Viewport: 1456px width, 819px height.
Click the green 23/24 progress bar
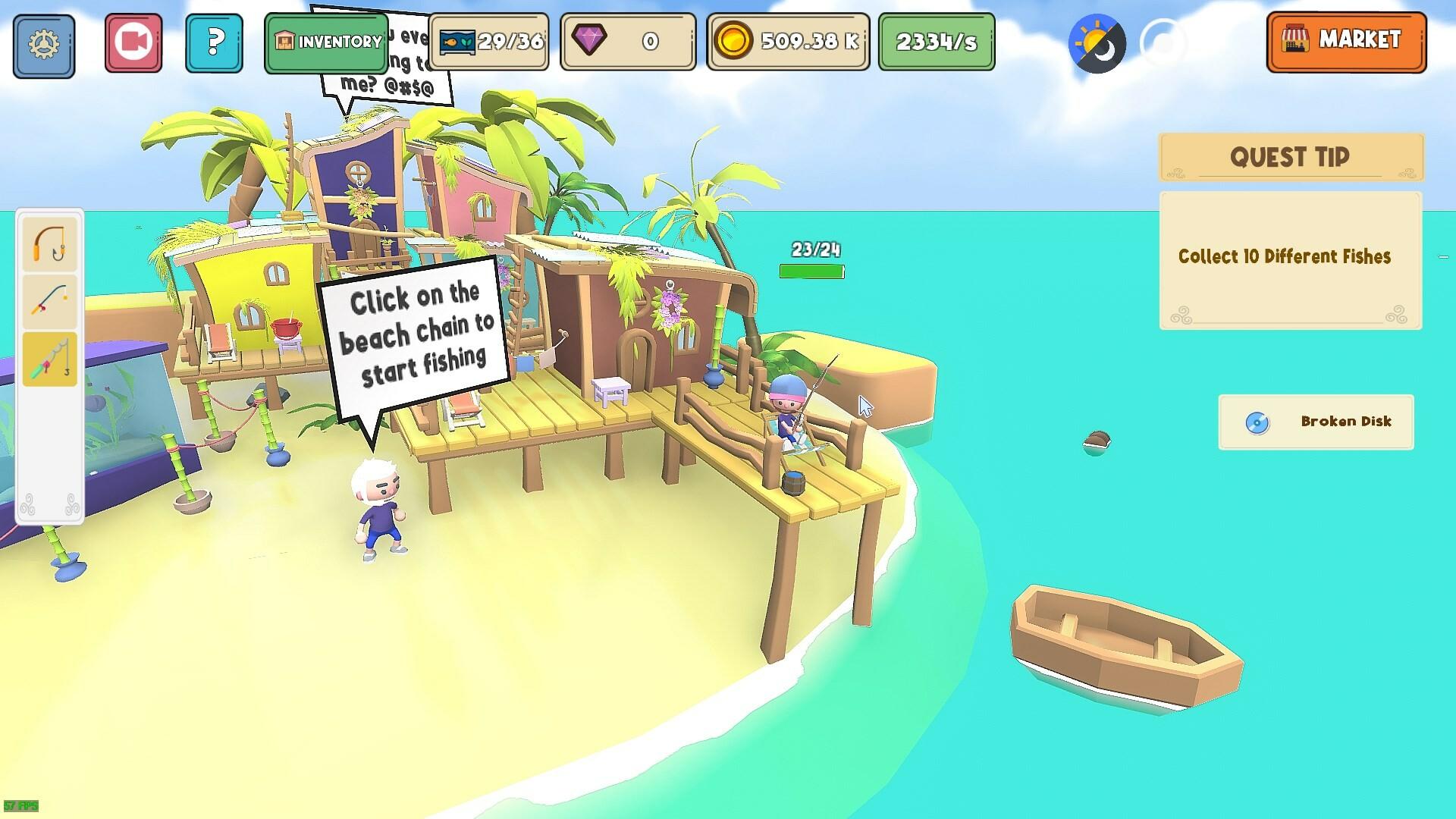pyautogui.click(x=811, y=269)
